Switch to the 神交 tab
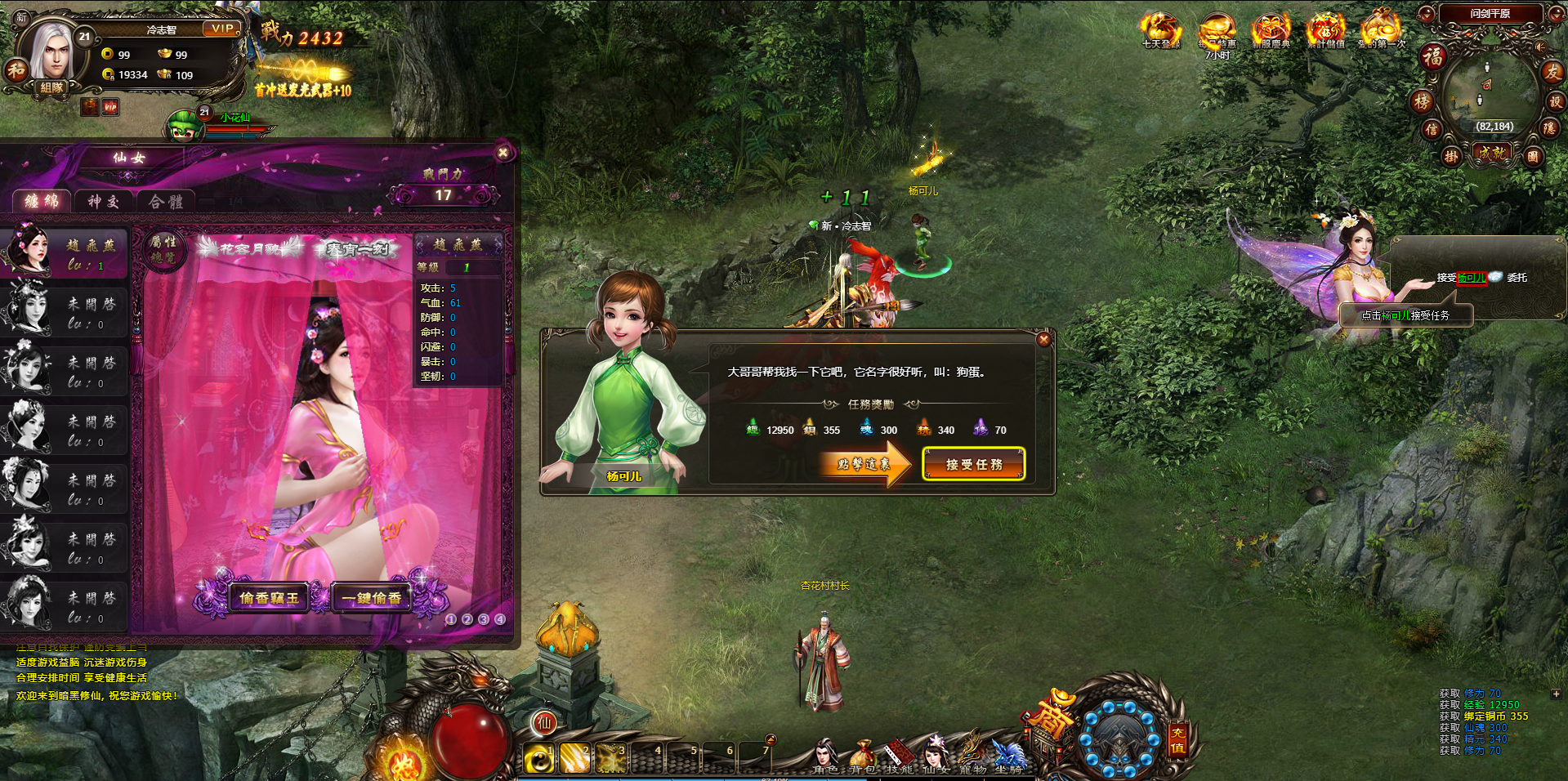This screenshot has height=781, width=1568. (104, 202)
